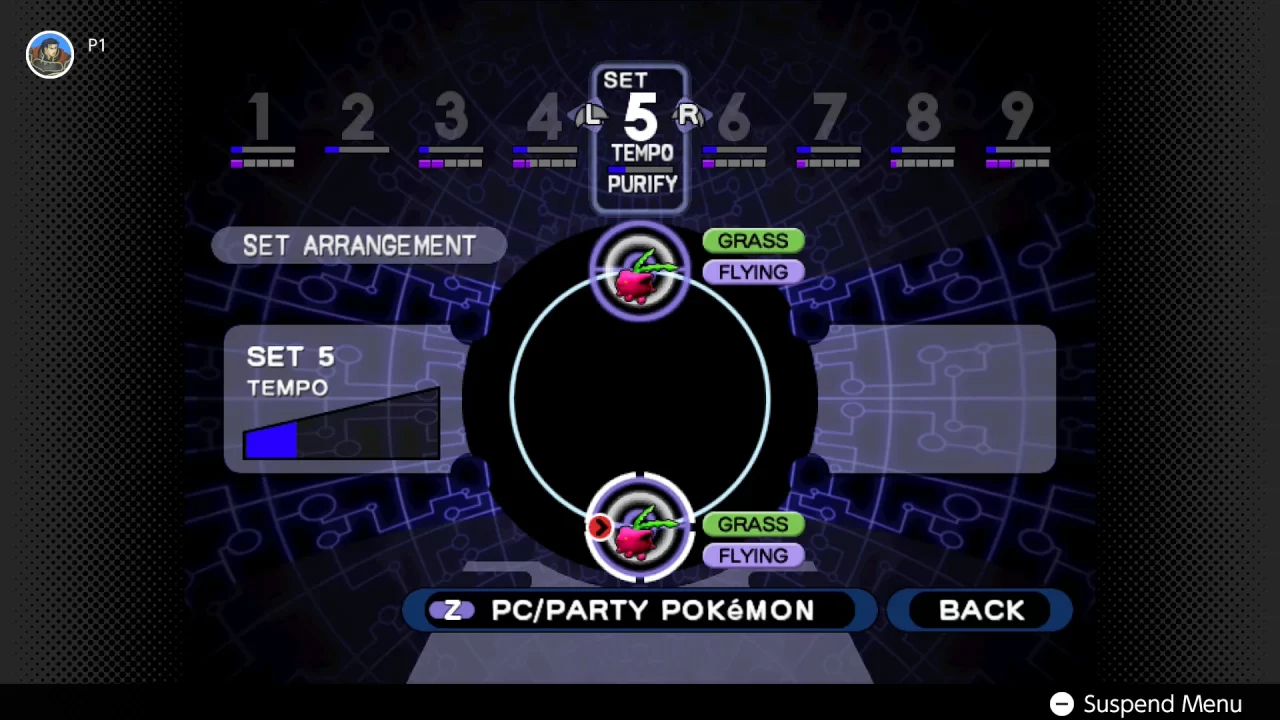Screen dimensions: 1280x720
Task: Click the L shoulder arrow to go to previous set
Action: point(591,115)
